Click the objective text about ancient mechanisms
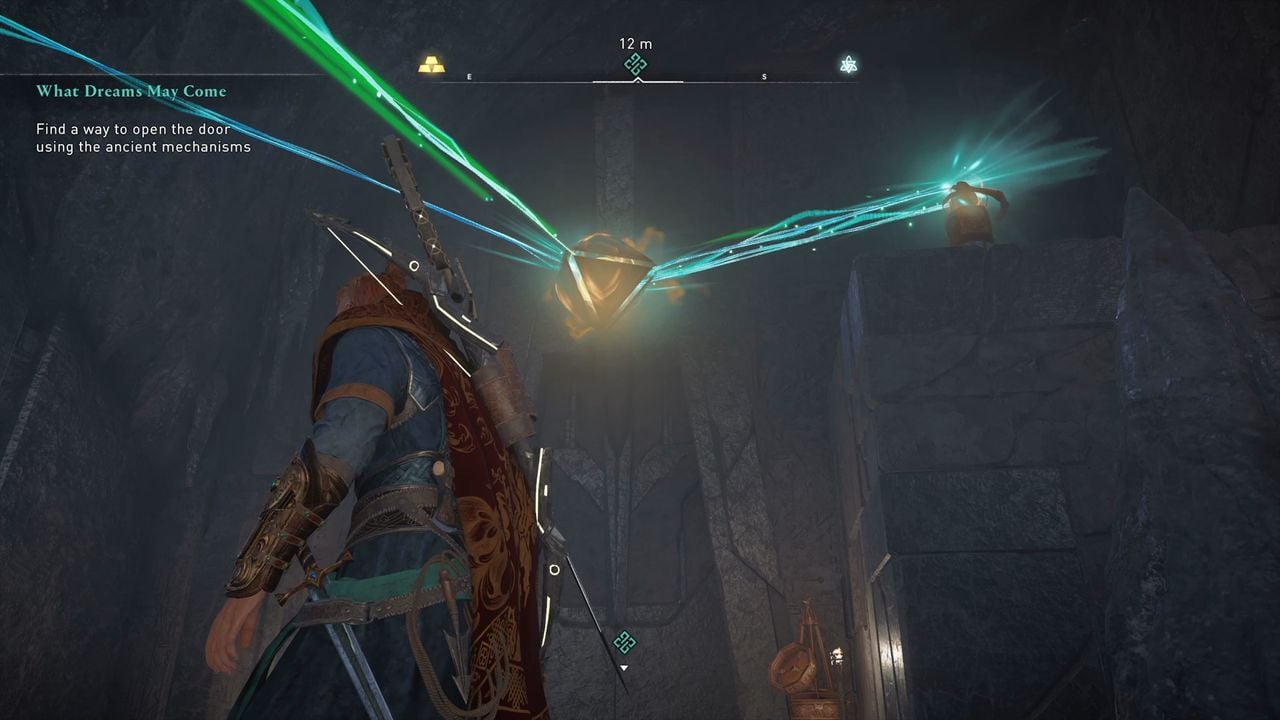 [133, 138]
